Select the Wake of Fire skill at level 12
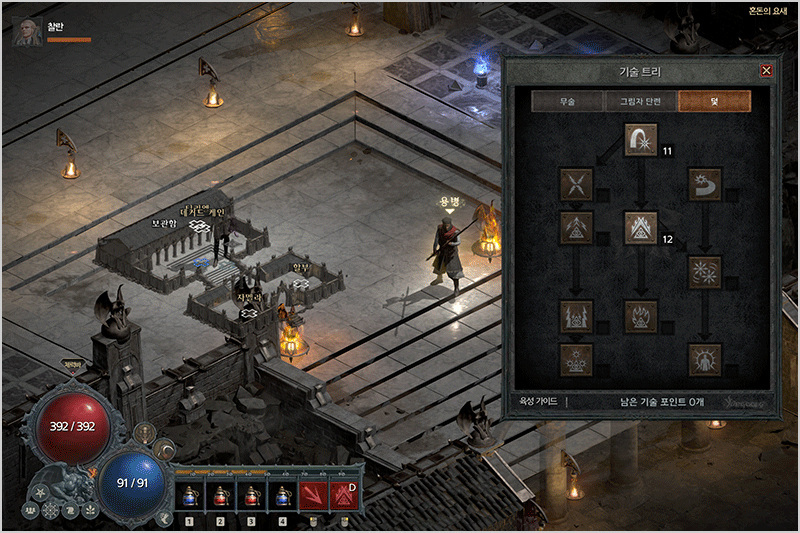The image size is (800, 533). [640, 228]
